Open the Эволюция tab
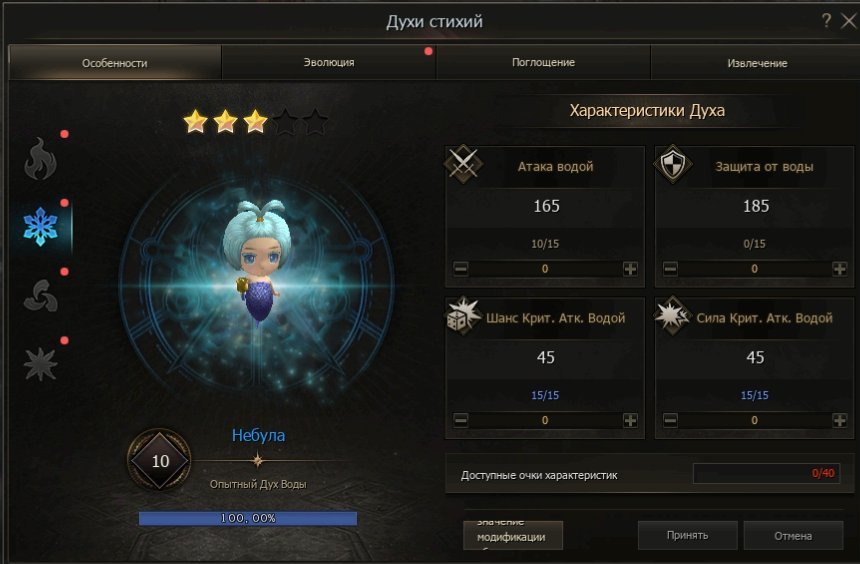Image resolution: width=860 pixels, height=564 pixels. tap(329, 63)
